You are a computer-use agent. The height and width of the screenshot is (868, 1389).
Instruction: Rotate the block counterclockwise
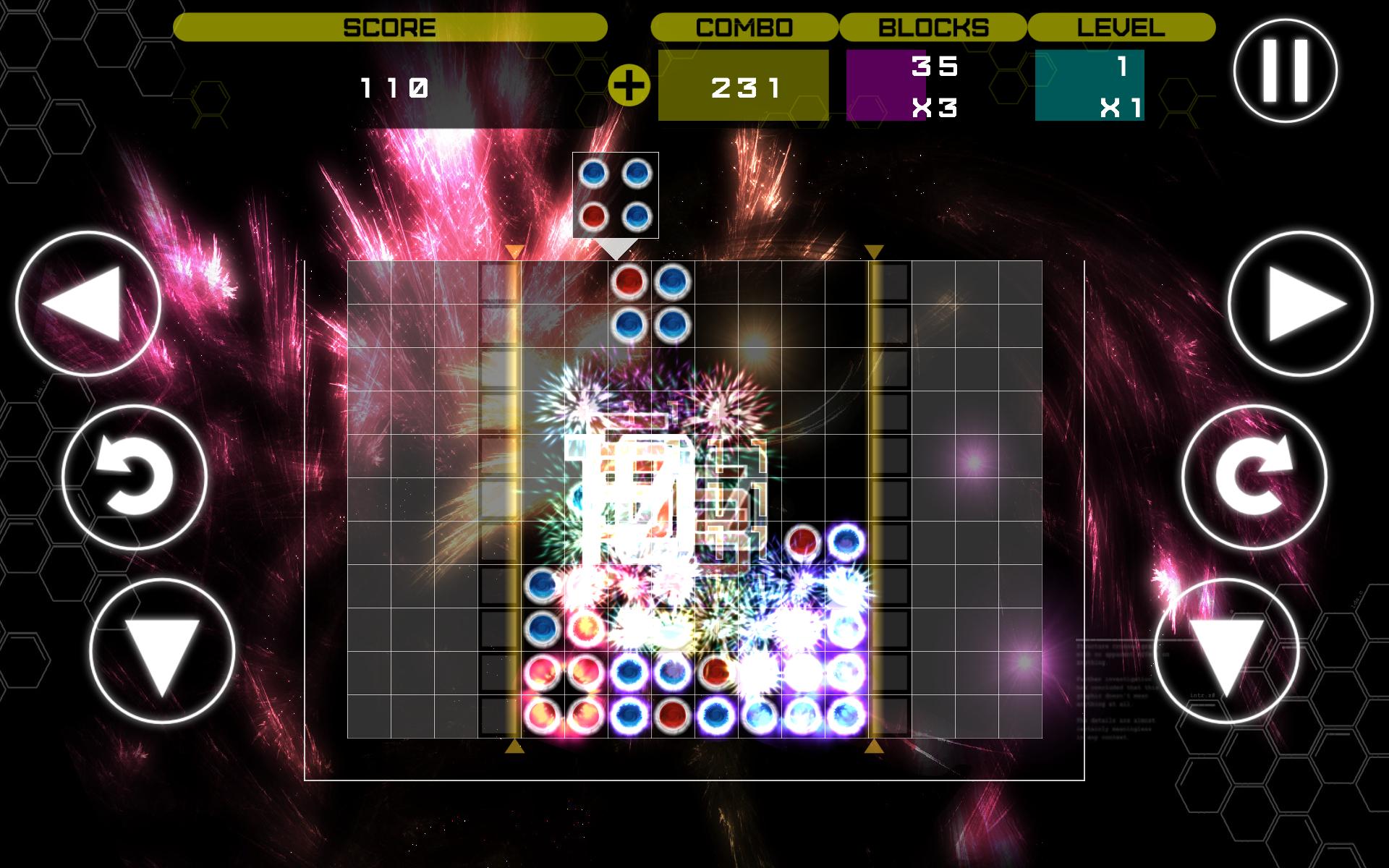pos(135,477)
